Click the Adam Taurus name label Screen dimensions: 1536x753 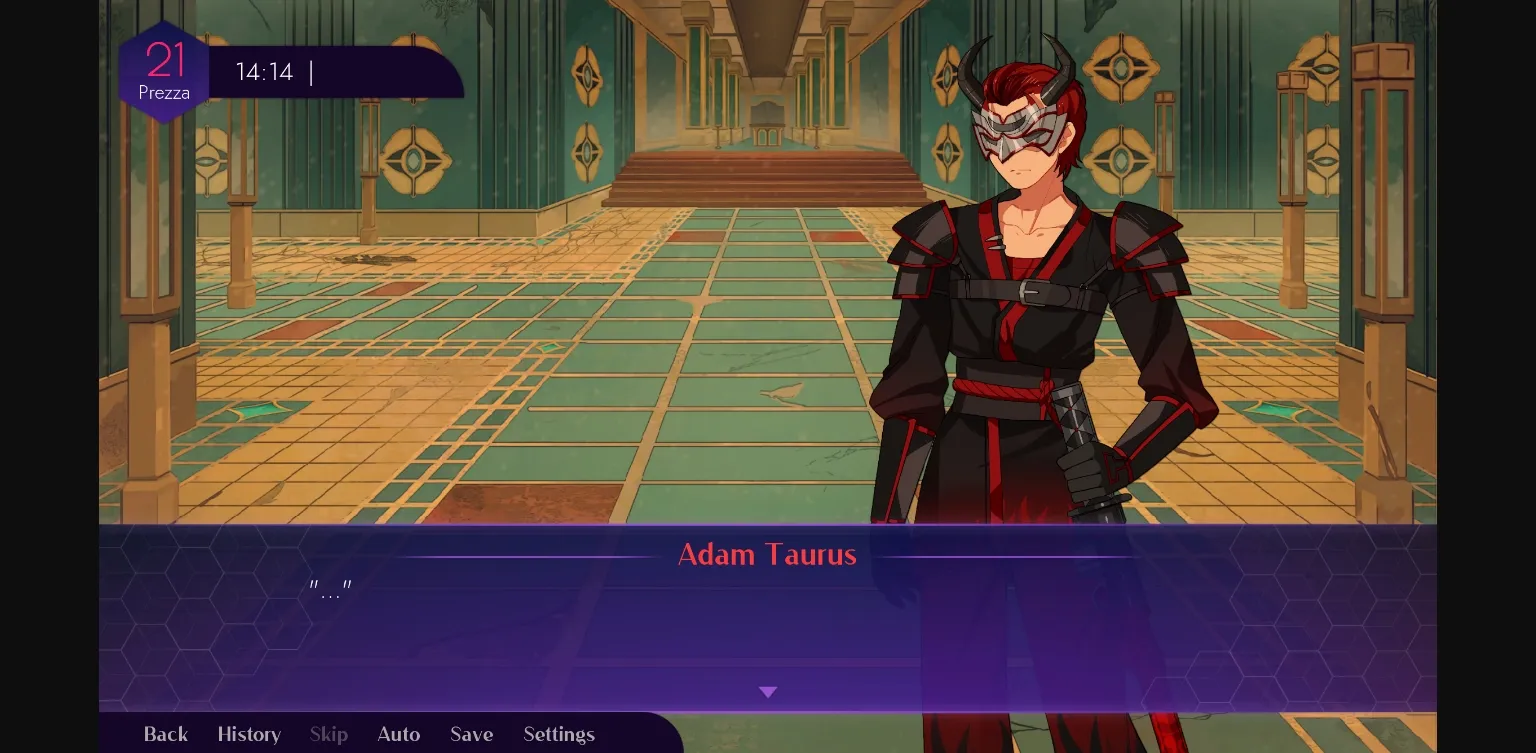(767, 555)
